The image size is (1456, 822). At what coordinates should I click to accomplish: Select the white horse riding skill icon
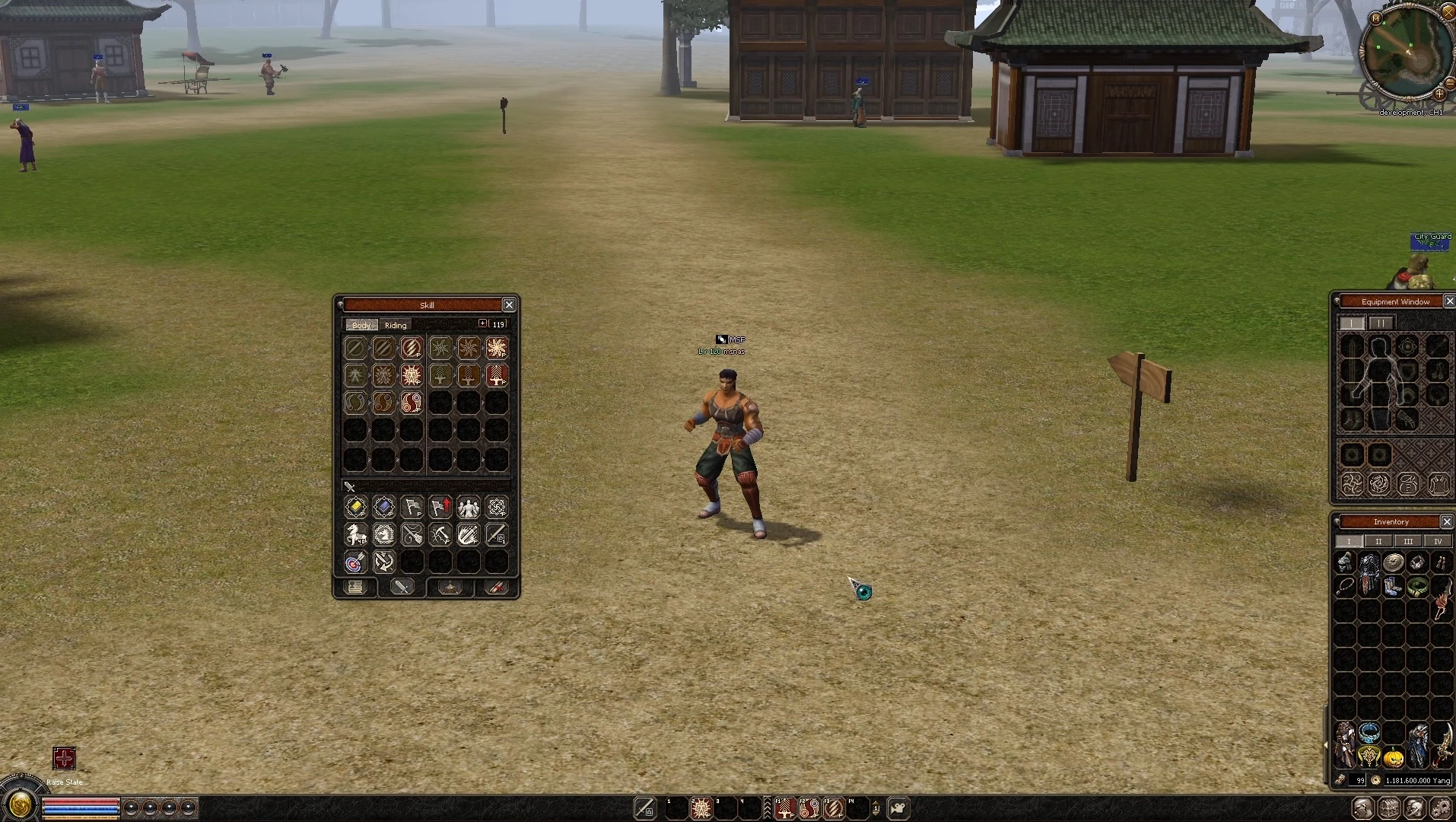click(x=355, y=534)
